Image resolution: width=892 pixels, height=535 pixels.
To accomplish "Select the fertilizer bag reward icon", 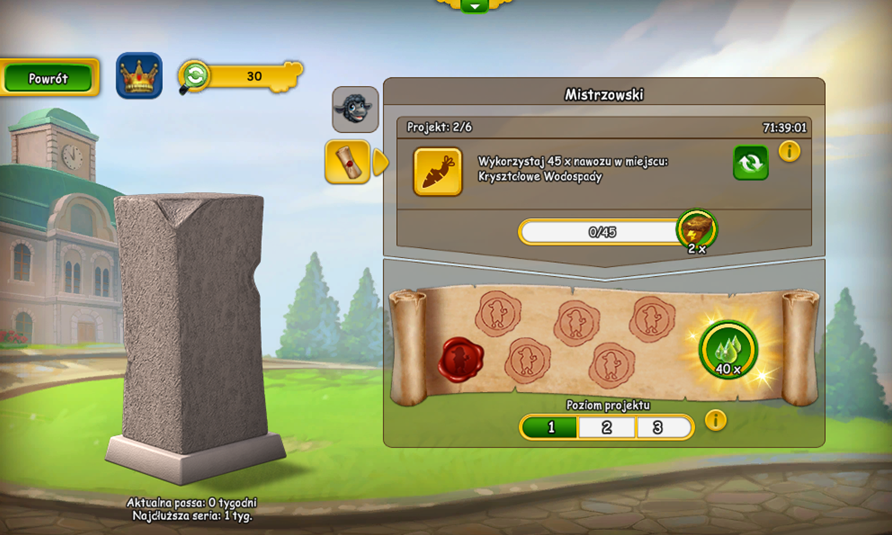I will (697, 230).
